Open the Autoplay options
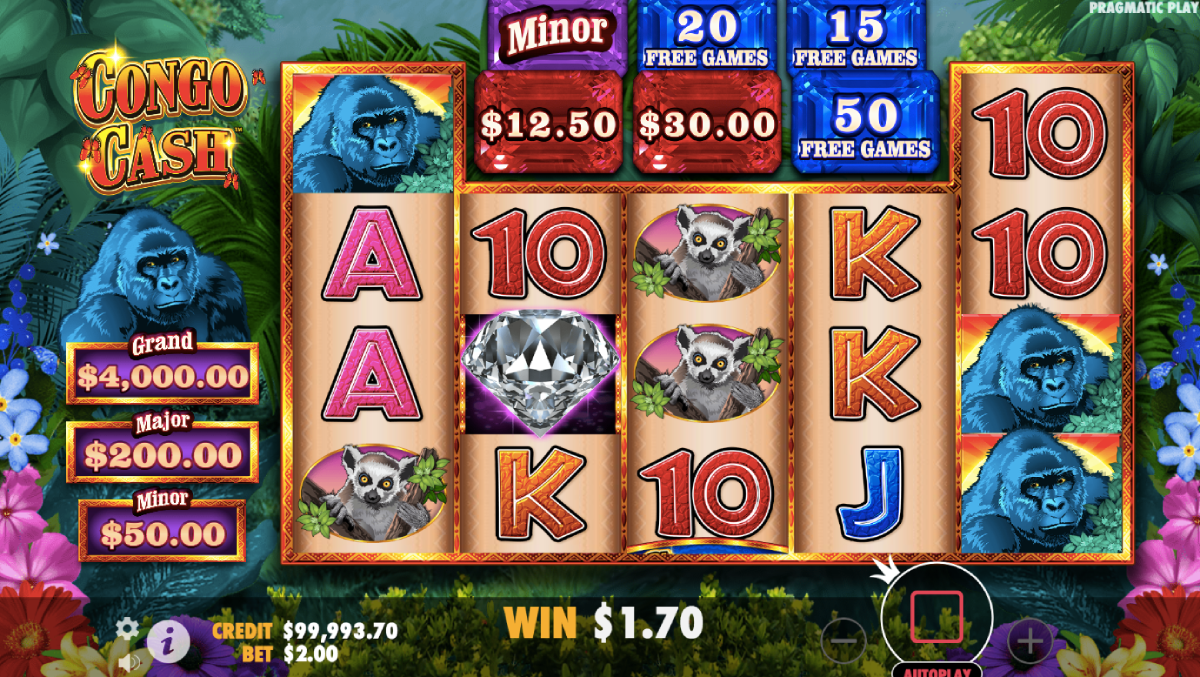 (x=936, y=669)
